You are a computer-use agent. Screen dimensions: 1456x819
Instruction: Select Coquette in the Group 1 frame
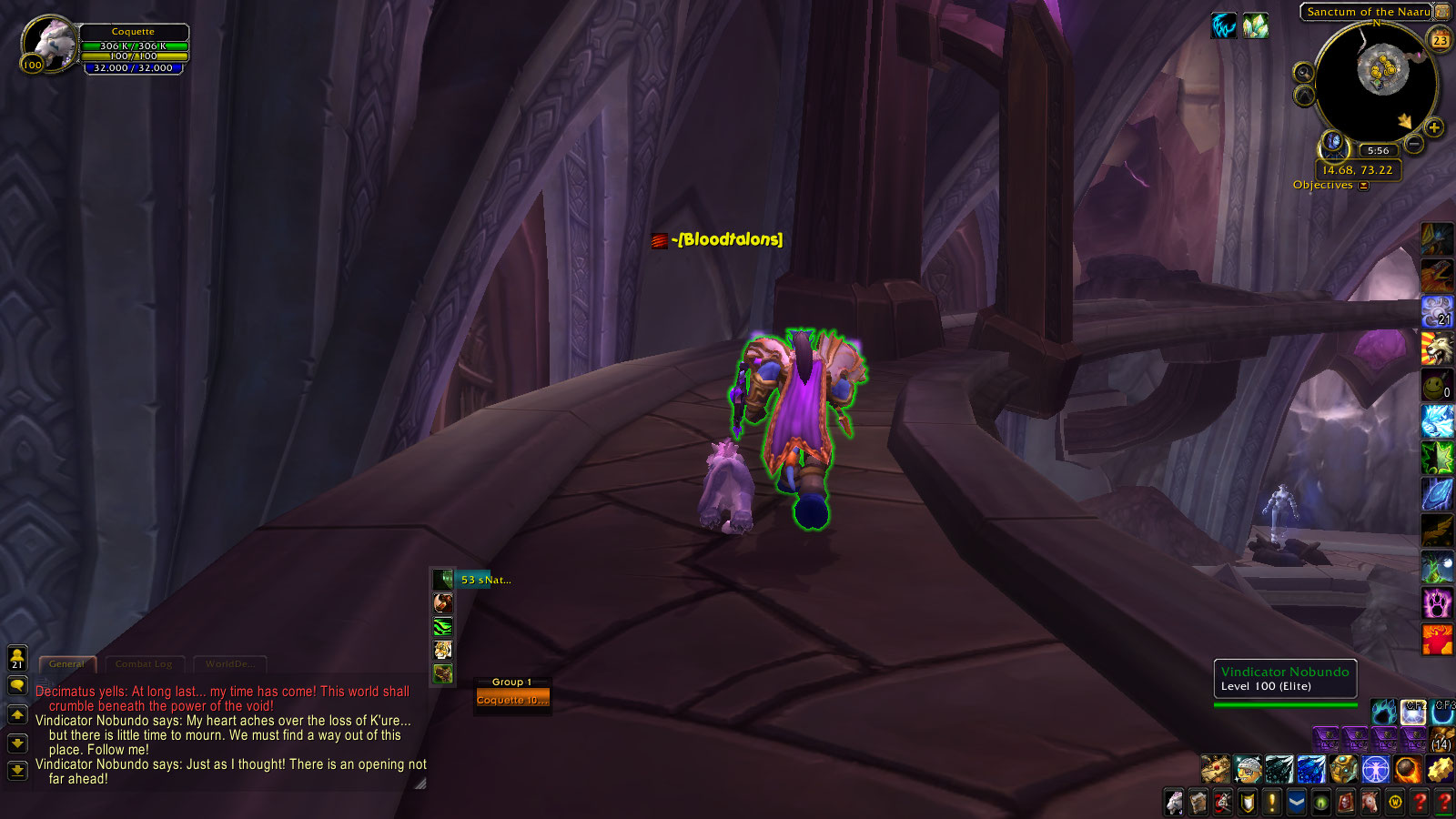coord(512,700)
